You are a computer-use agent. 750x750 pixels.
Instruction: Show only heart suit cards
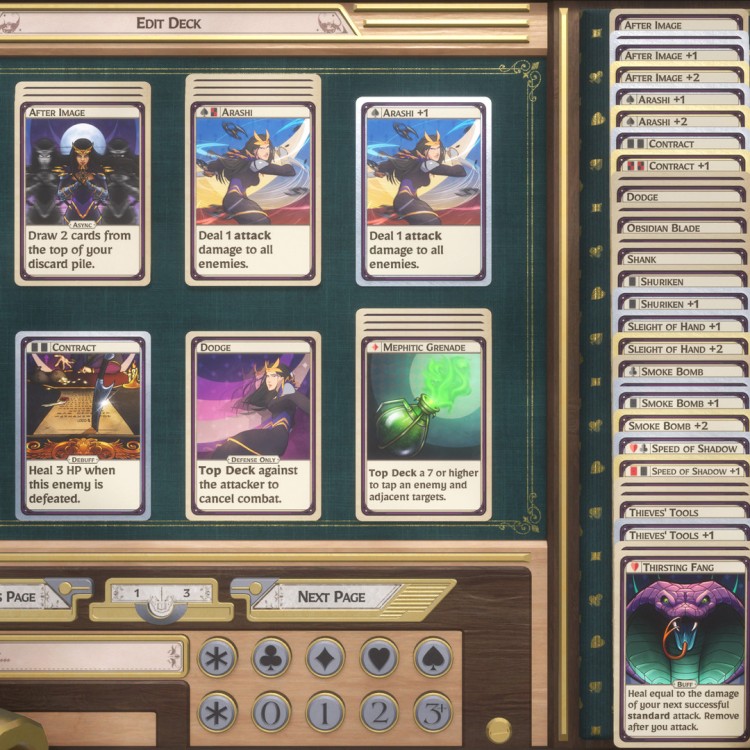379,657
